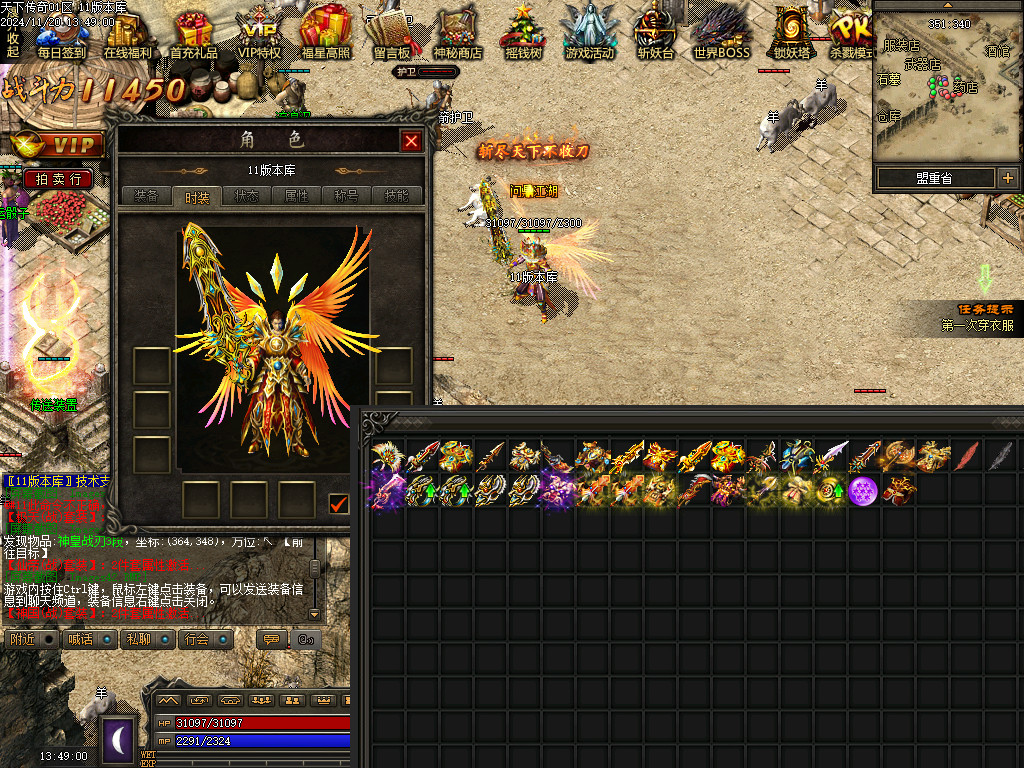This screenshot has width=1024, height=768.
Task: Open the 属性 attributes tab
Action: (x=296, y=196)
